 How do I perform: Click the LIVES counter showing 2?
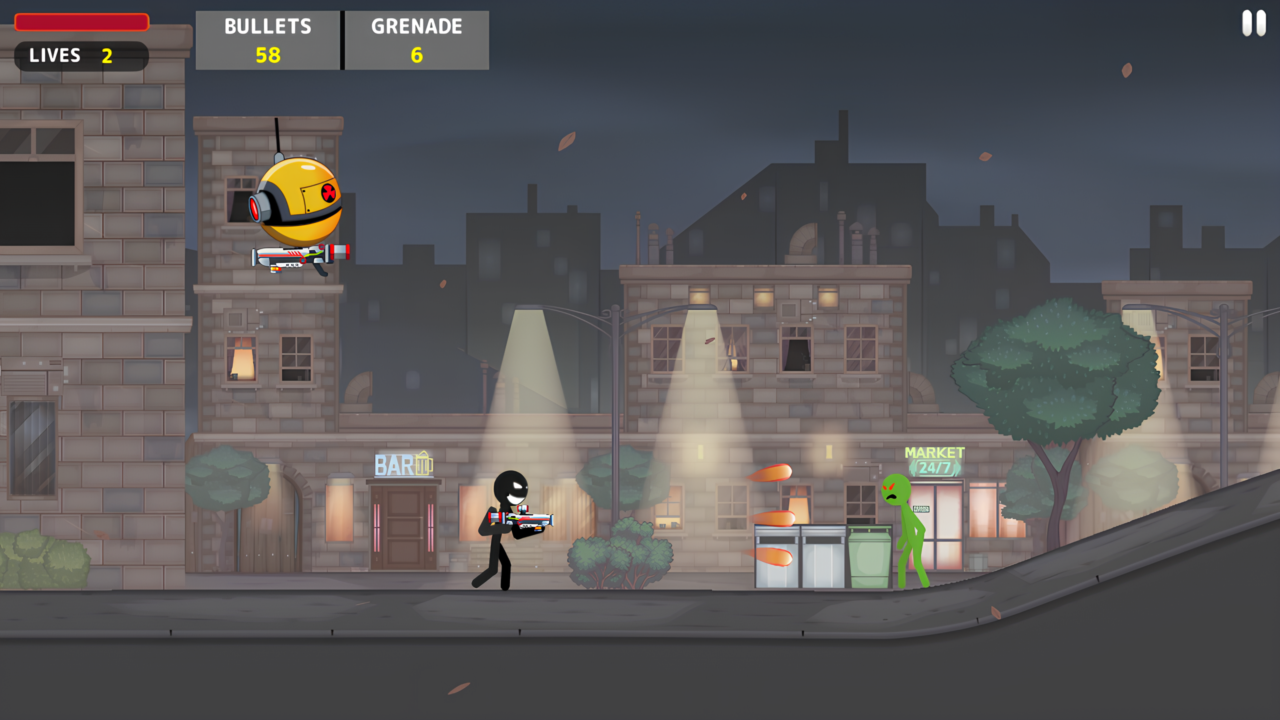[x=81, y=56]
